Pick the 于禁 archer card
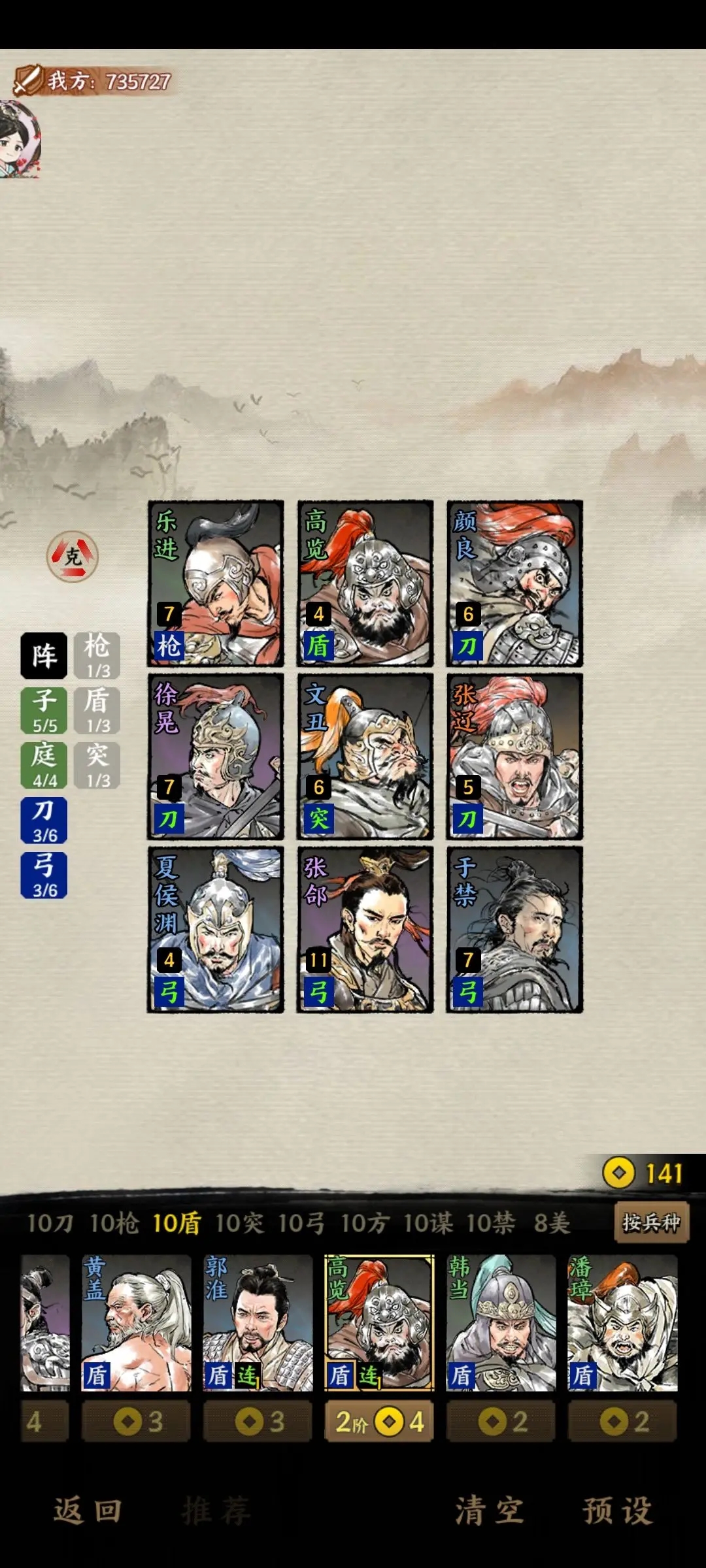Screen dimensions: 706x1568 click(514, 930)
